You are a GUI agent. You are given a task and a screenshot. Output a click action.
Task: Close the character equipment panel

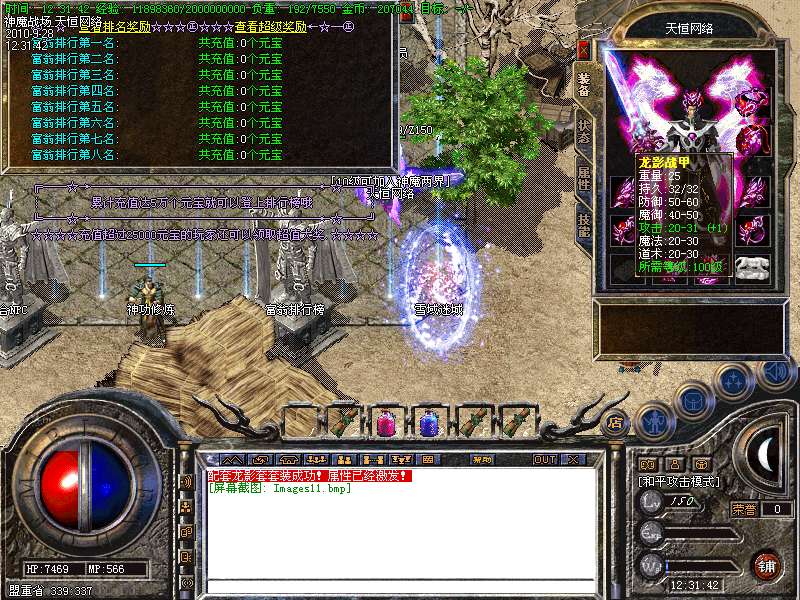pos(584,49)
